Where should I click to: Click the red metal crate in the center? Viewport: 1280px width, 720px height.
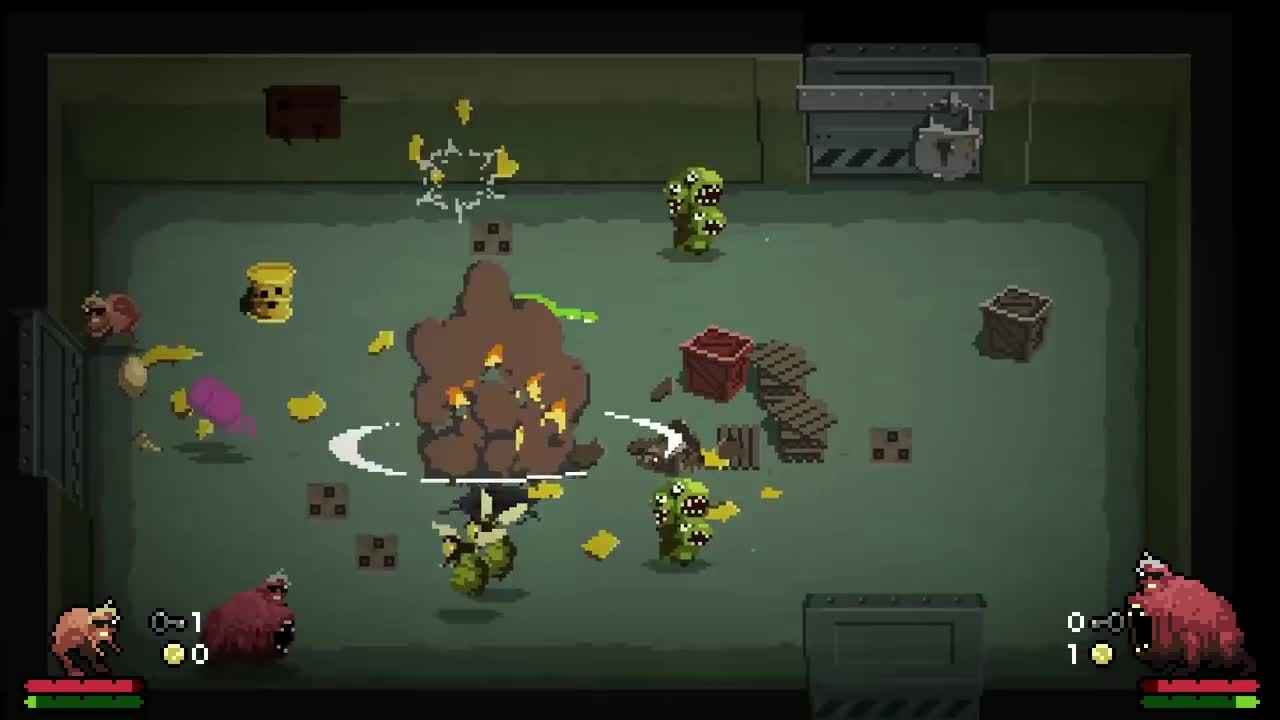714,365
